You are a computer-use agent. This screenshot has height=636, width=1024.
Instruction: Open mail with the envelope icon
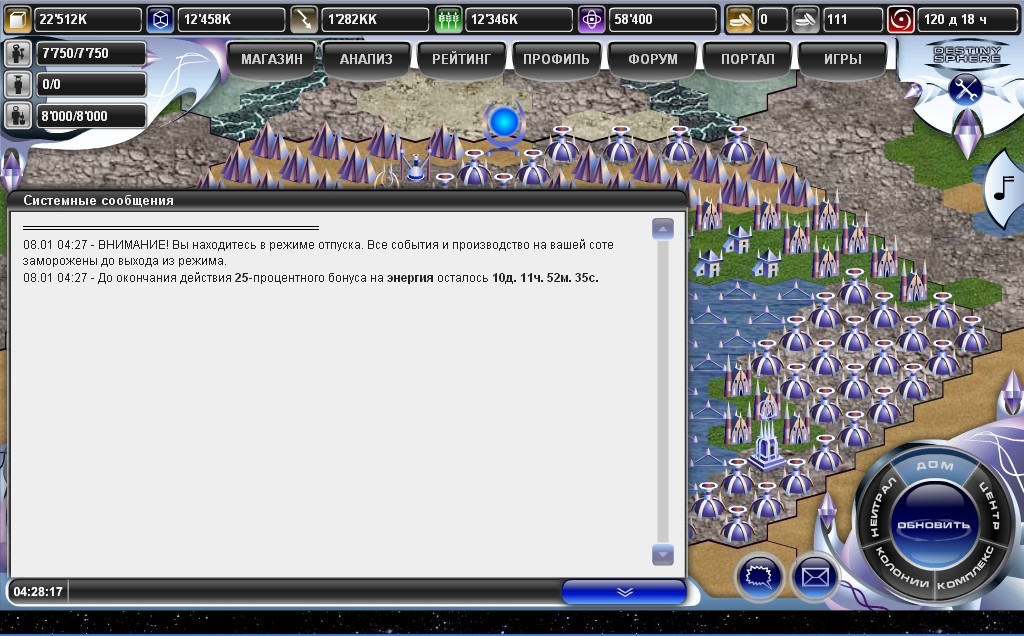[814, 576]
